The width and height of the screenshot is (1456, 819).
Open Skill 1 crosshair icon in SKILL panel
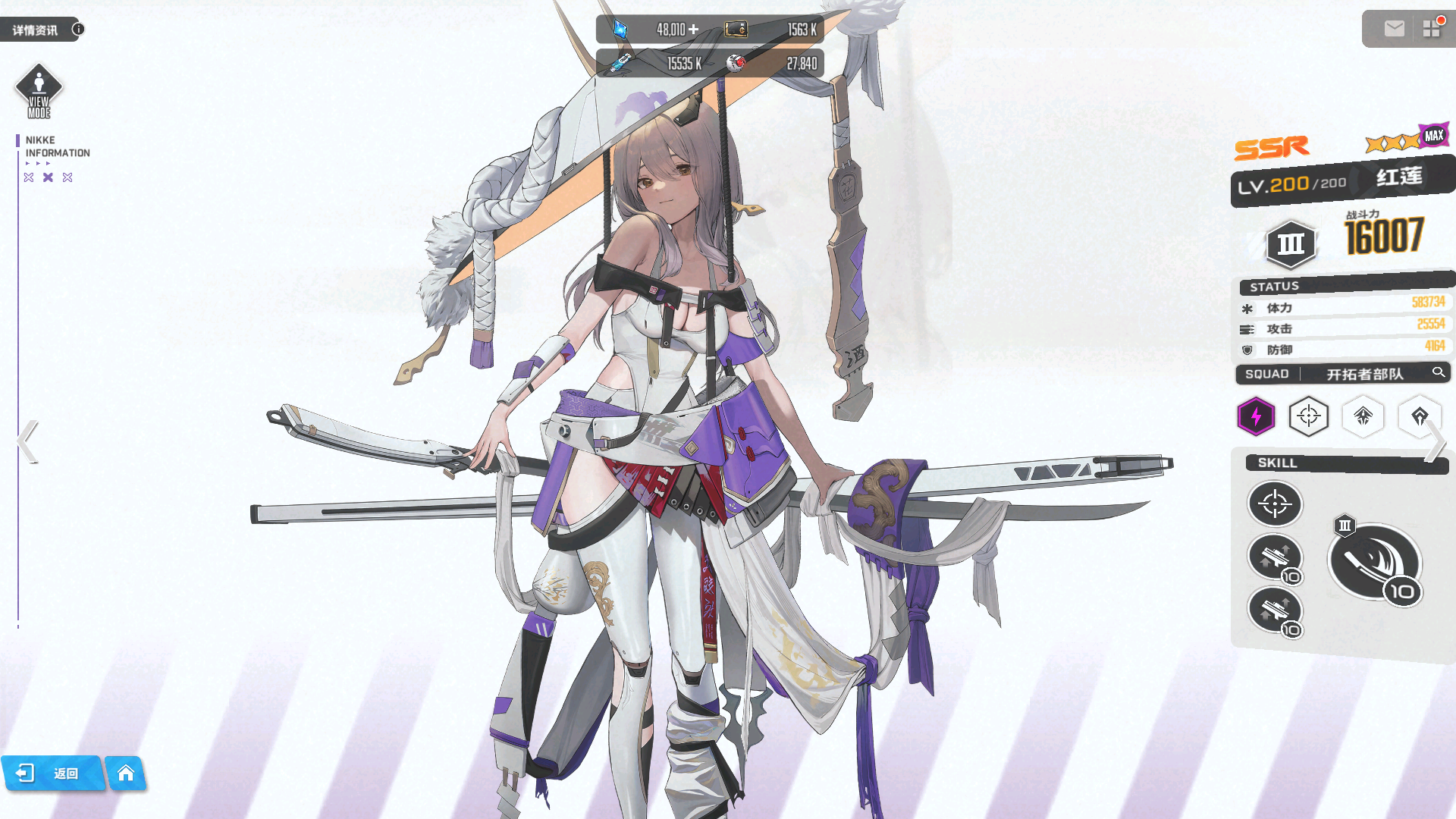1275,504
